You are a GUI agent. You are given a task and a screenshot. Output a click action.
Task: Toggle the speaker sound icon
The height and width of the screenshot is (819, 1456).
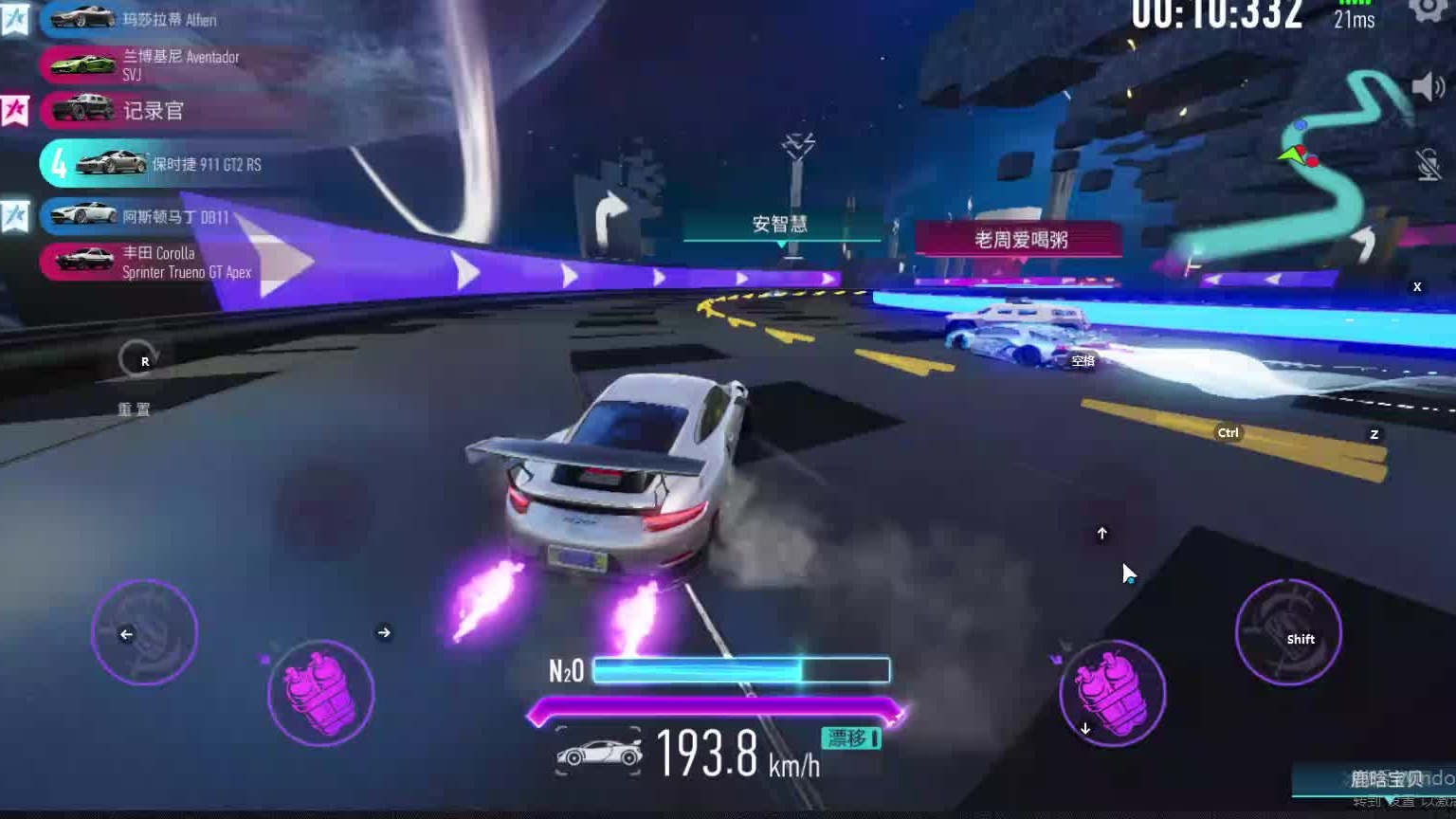click(1428, 87)
